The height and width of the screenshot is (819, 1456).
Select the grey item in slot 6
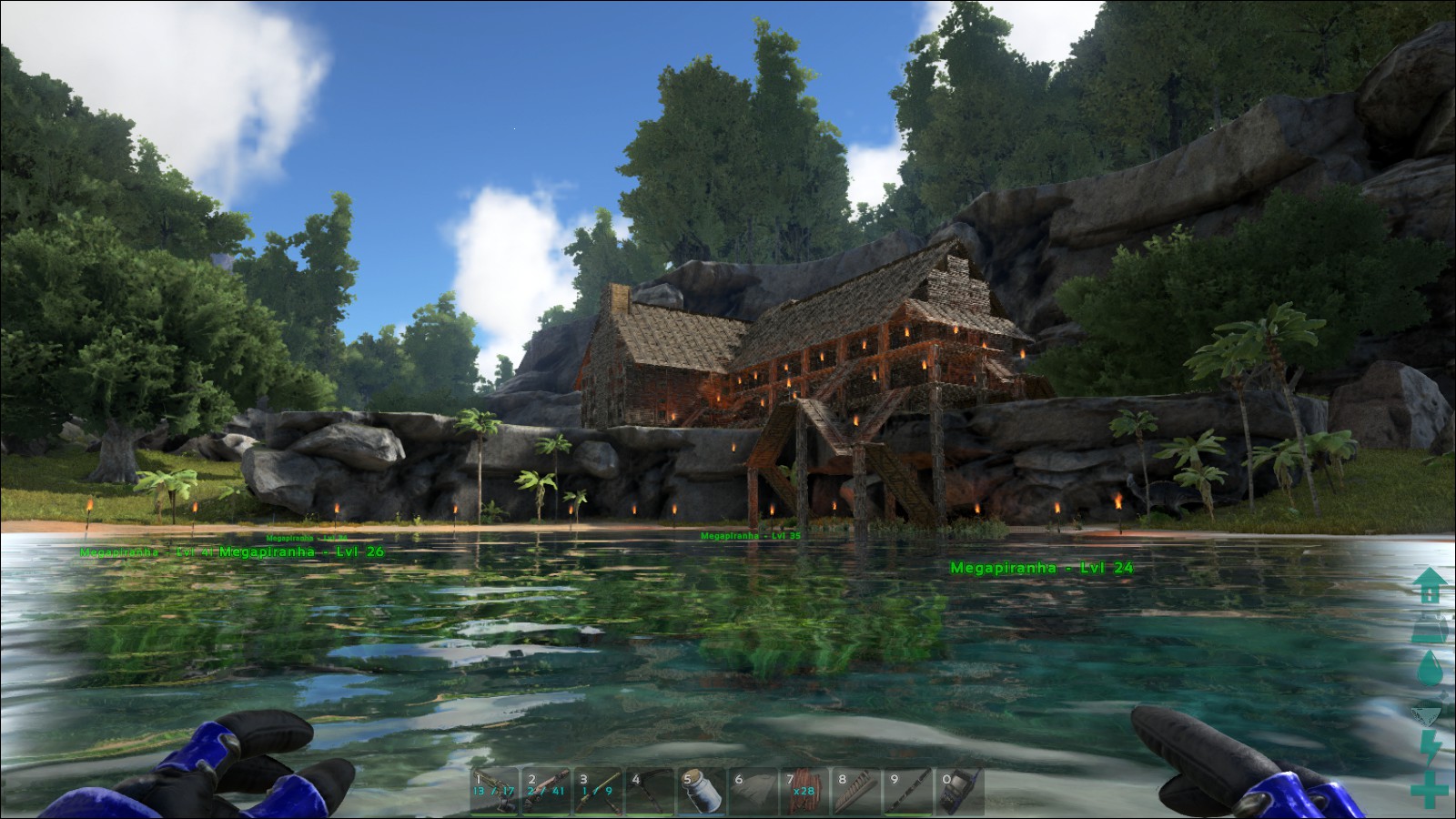pyautogui.click(x=753, y=792)
